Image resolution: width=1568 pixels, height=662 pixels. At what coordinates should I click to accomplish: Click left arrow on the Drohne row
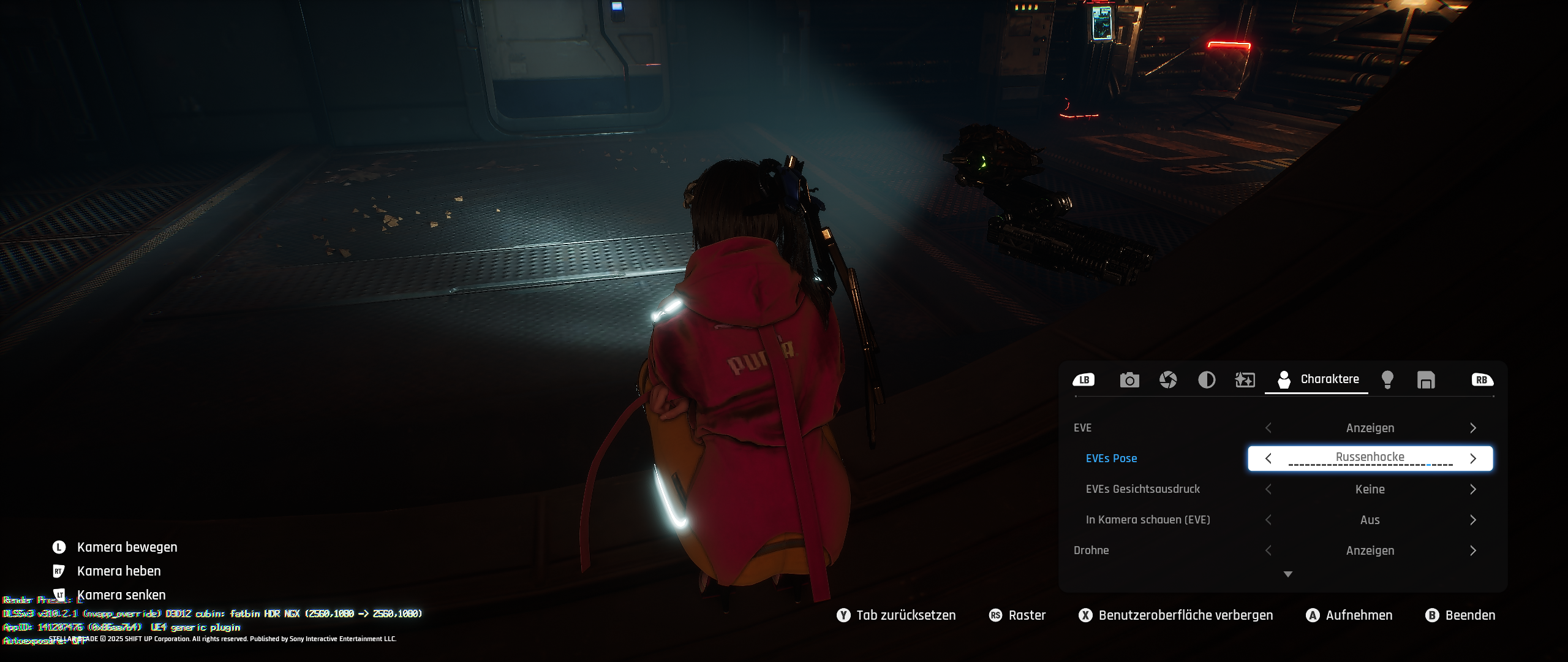click(x=1268, y=550)
